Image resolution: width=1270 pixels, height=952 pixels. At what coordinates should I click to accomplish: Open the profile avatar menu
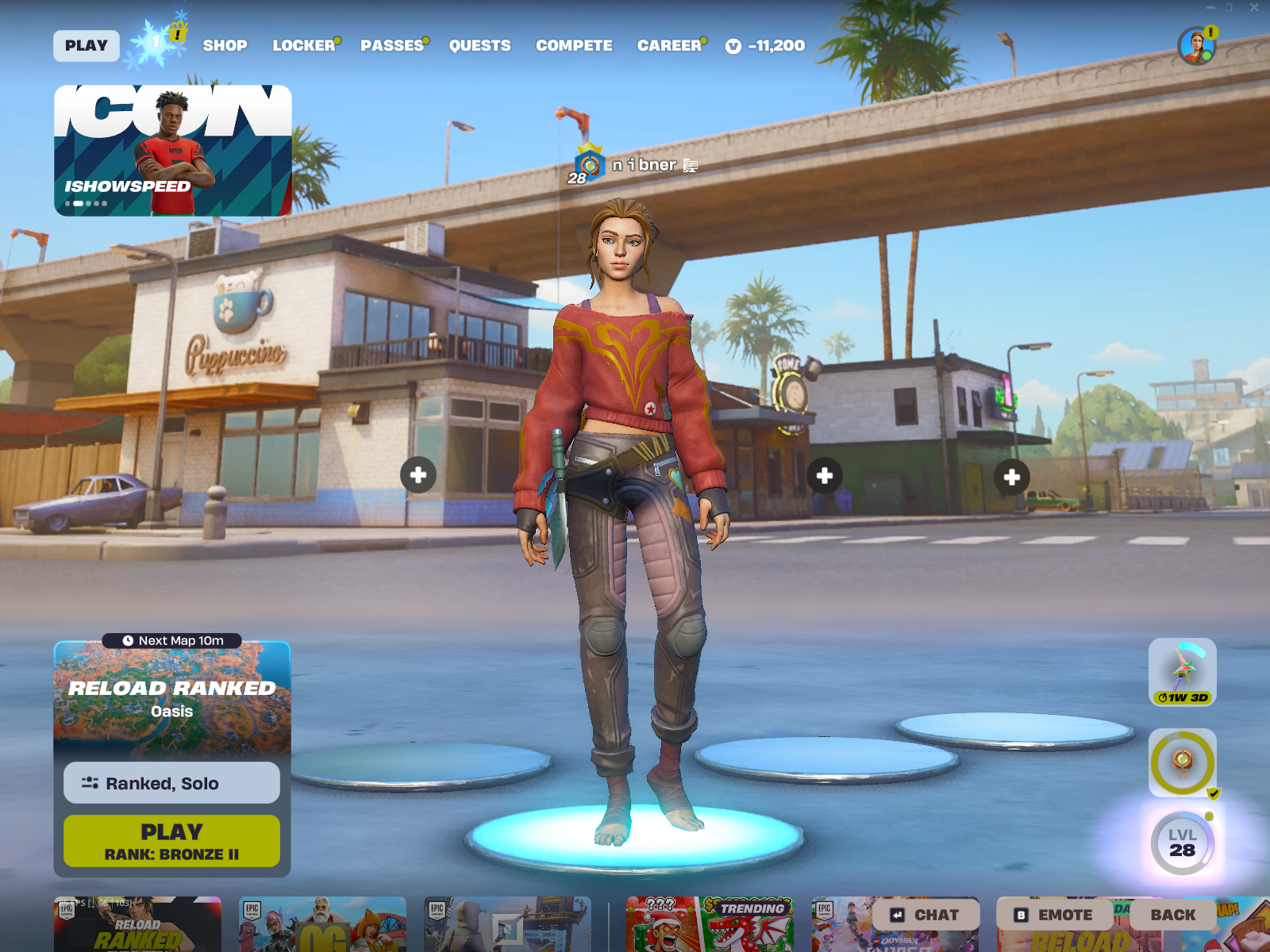point(1196,46)
